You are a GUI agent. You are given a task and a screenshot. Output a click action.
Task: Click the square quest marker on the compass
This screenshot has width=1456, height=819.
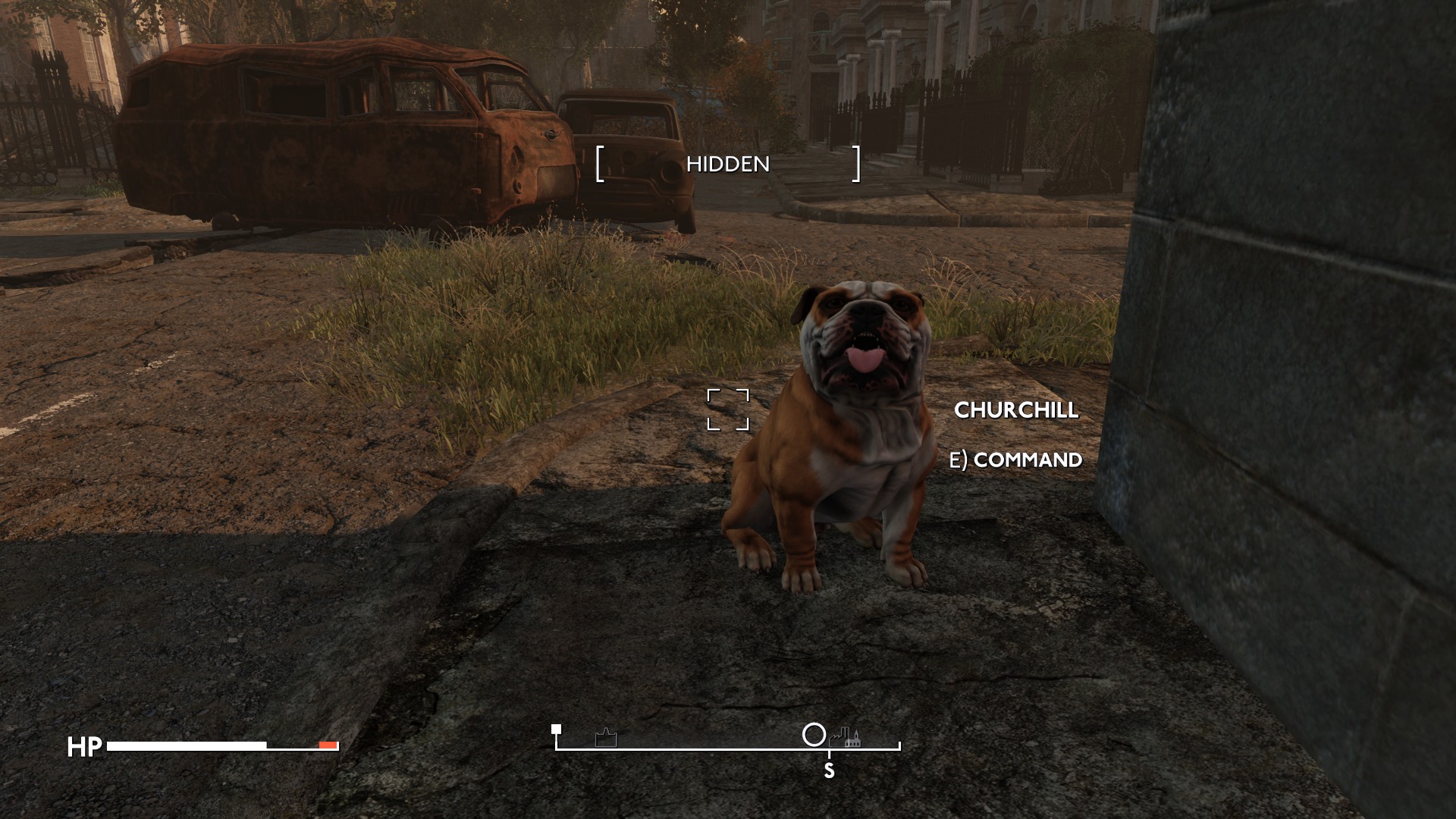(556, 730)
